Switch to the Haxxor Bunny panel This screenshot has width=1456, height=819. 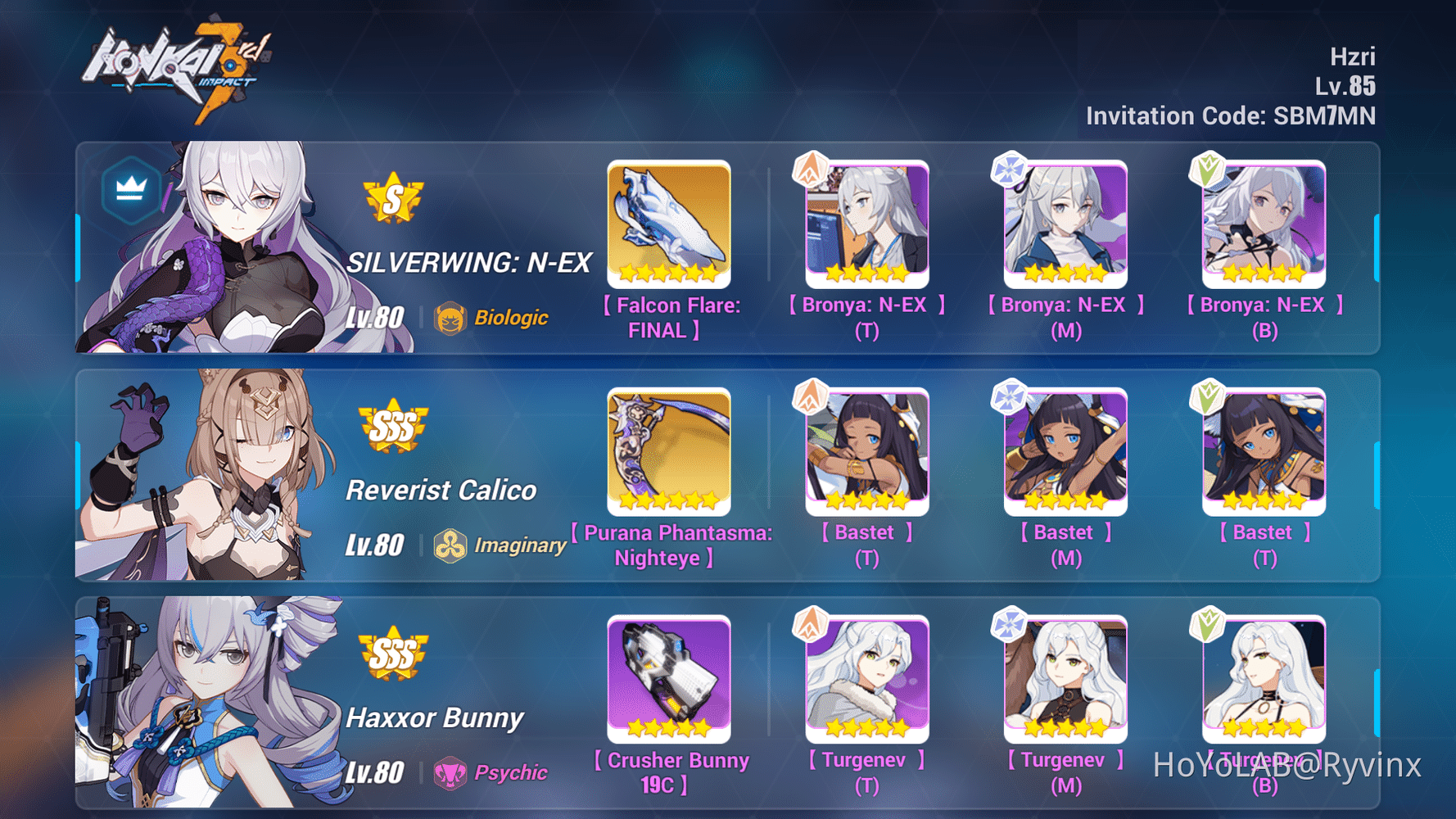tap(436, 717)
